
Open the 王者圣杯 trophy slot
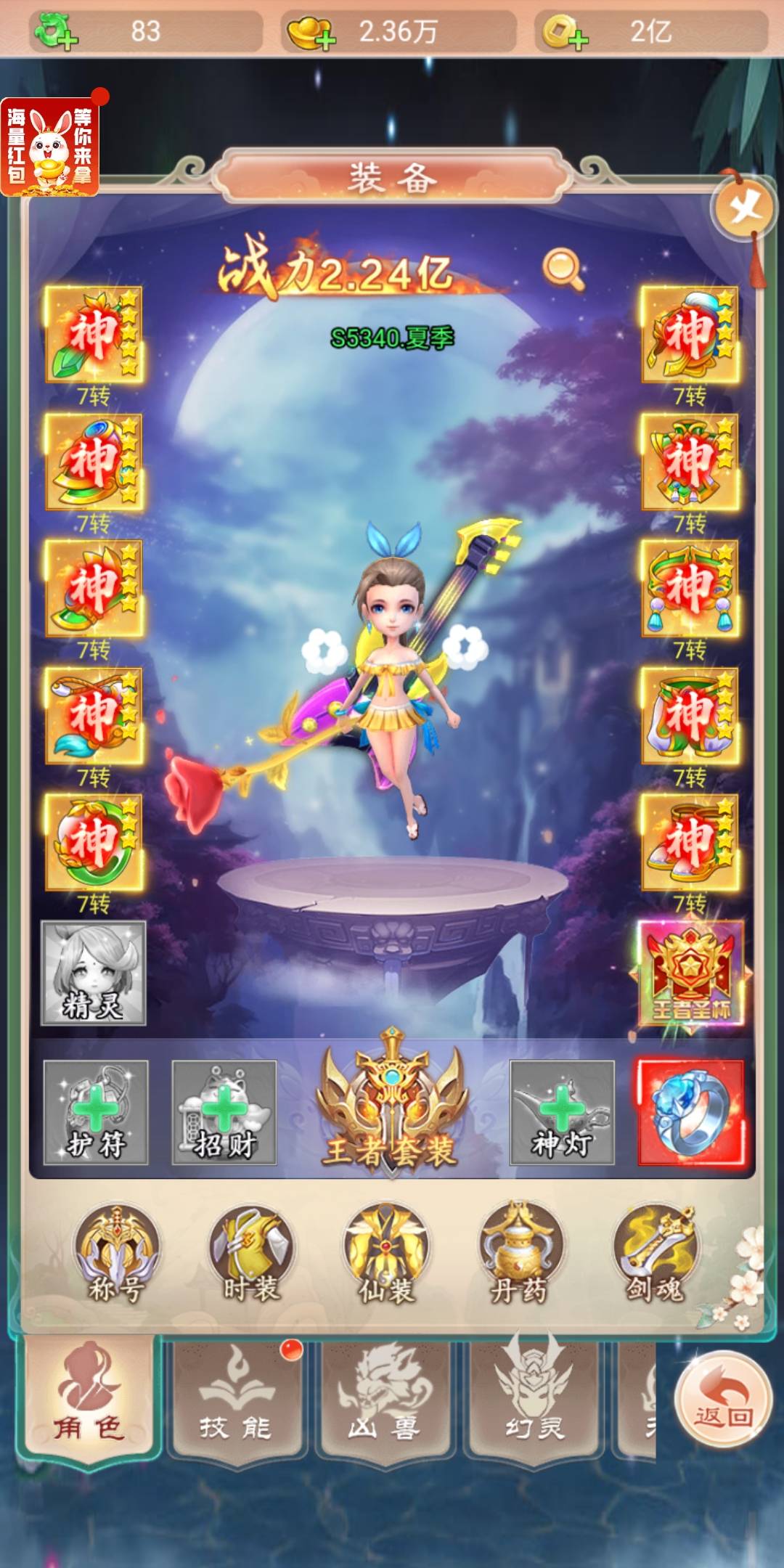(x=690, y=973)
